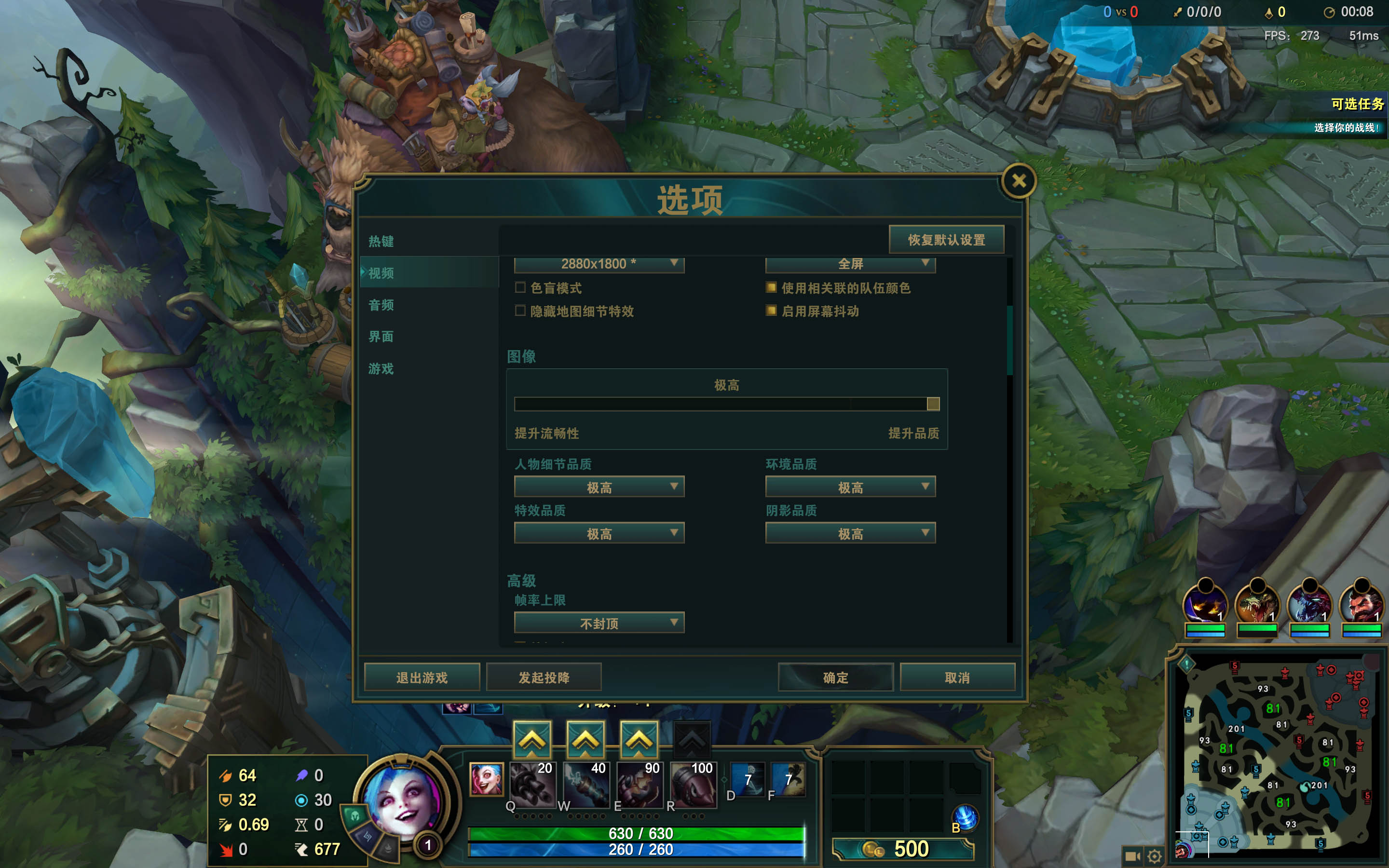This screenshot has width=1389, height=868.
Task: Confirm settings with the 确定 button
Action: (835, 678)
